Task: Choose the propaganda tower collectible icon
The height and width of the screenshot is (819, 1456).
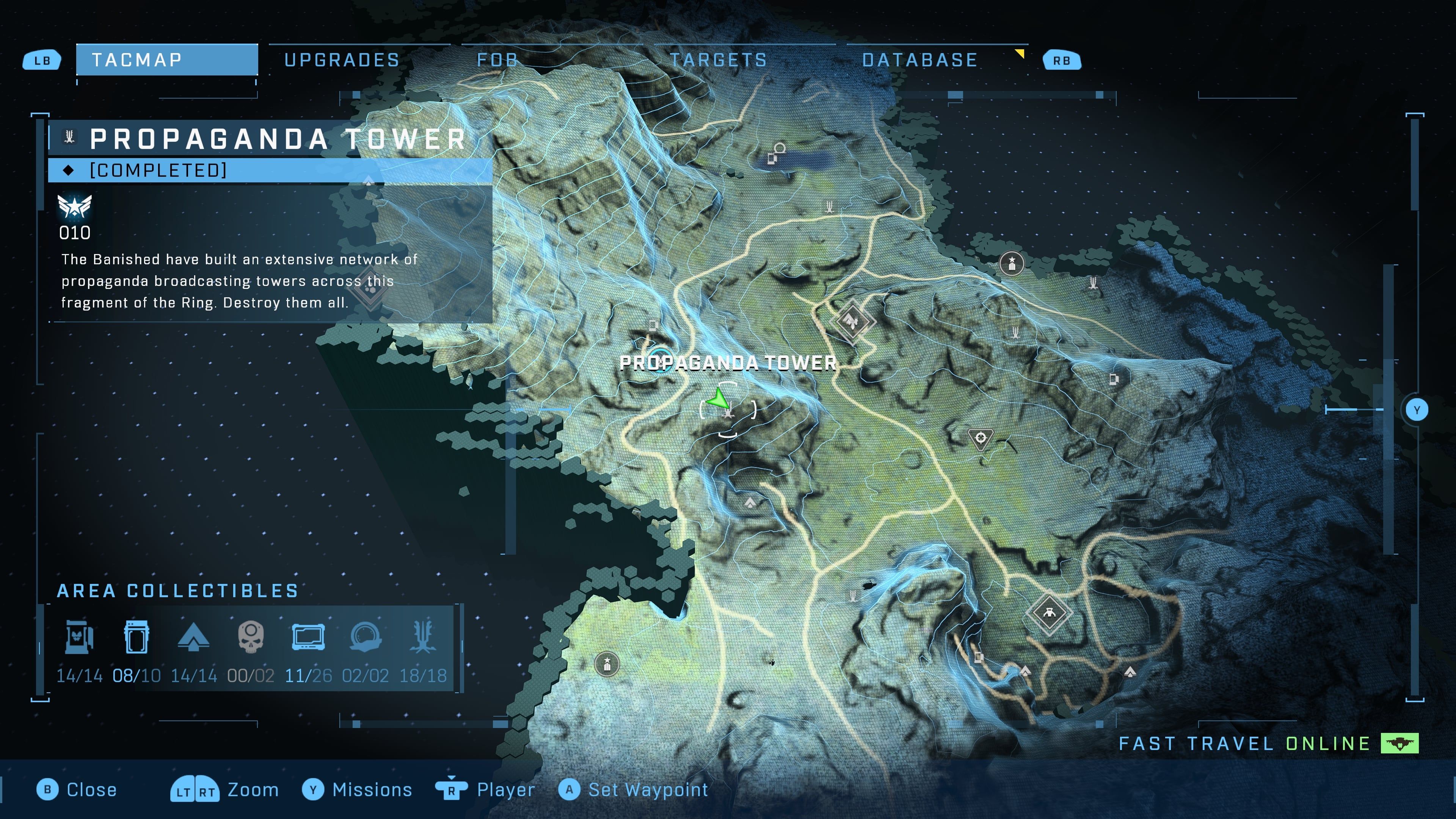Action: click(423, 637)
